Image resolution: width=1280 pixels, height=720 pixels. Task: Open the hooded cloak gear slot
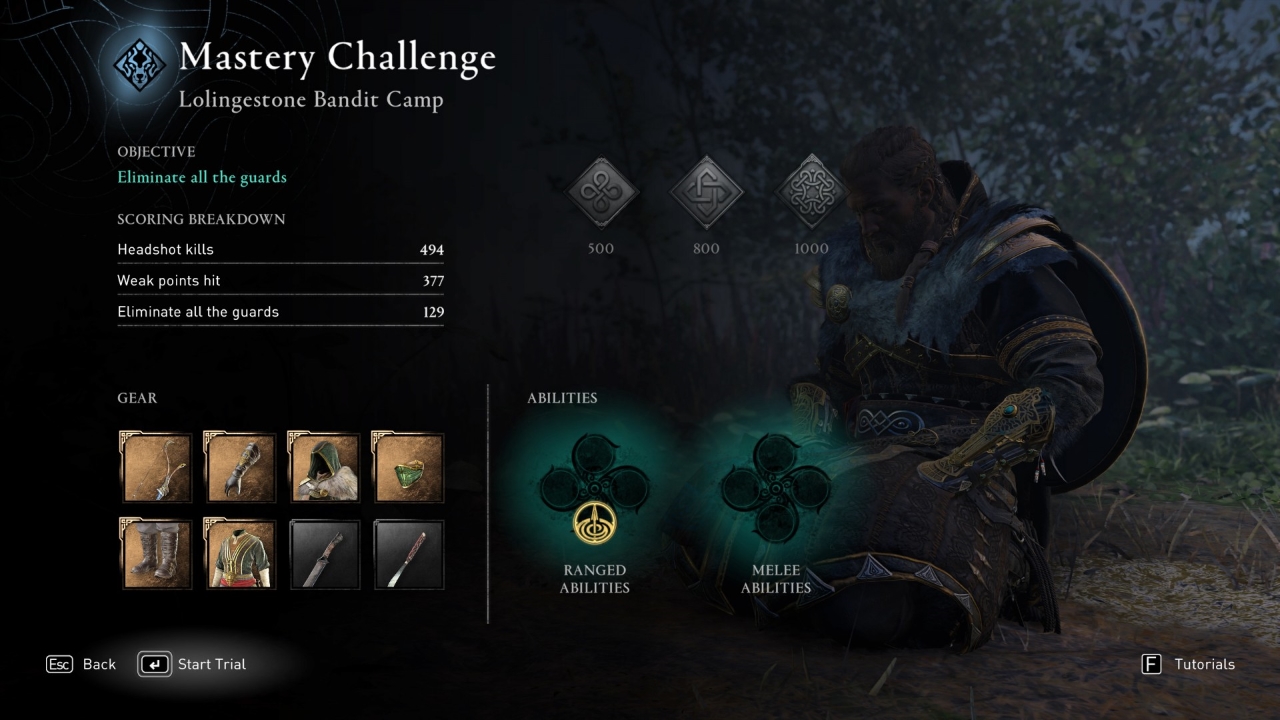point(324,467)
